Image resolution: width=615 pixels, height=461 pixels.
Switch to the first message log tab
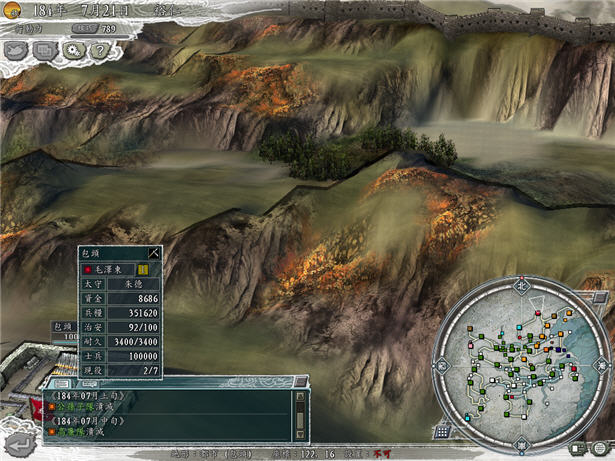(61, 383)
